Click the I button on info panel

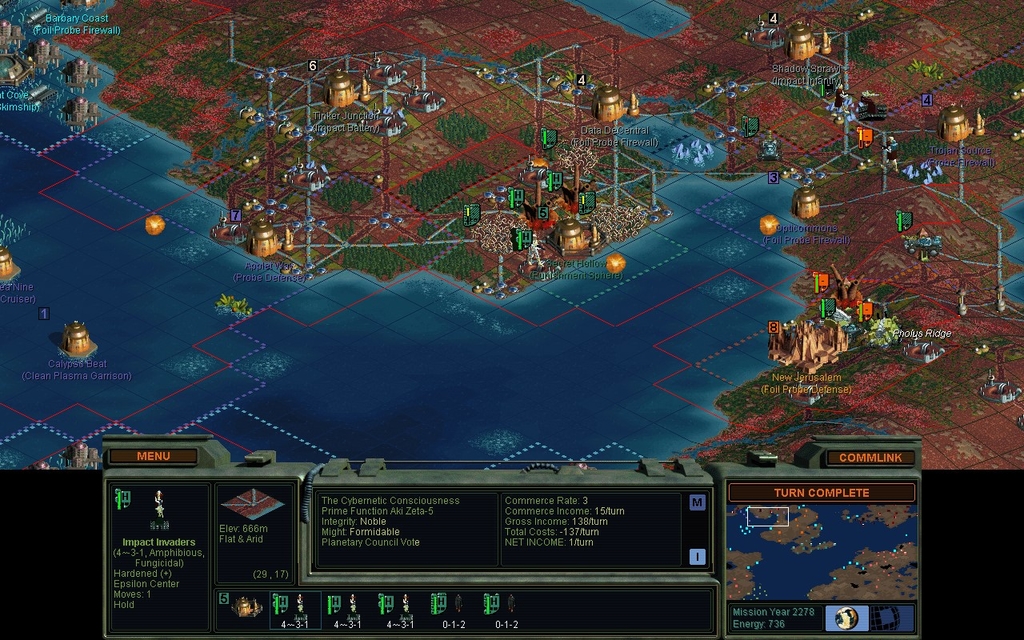tap(697, 557)
